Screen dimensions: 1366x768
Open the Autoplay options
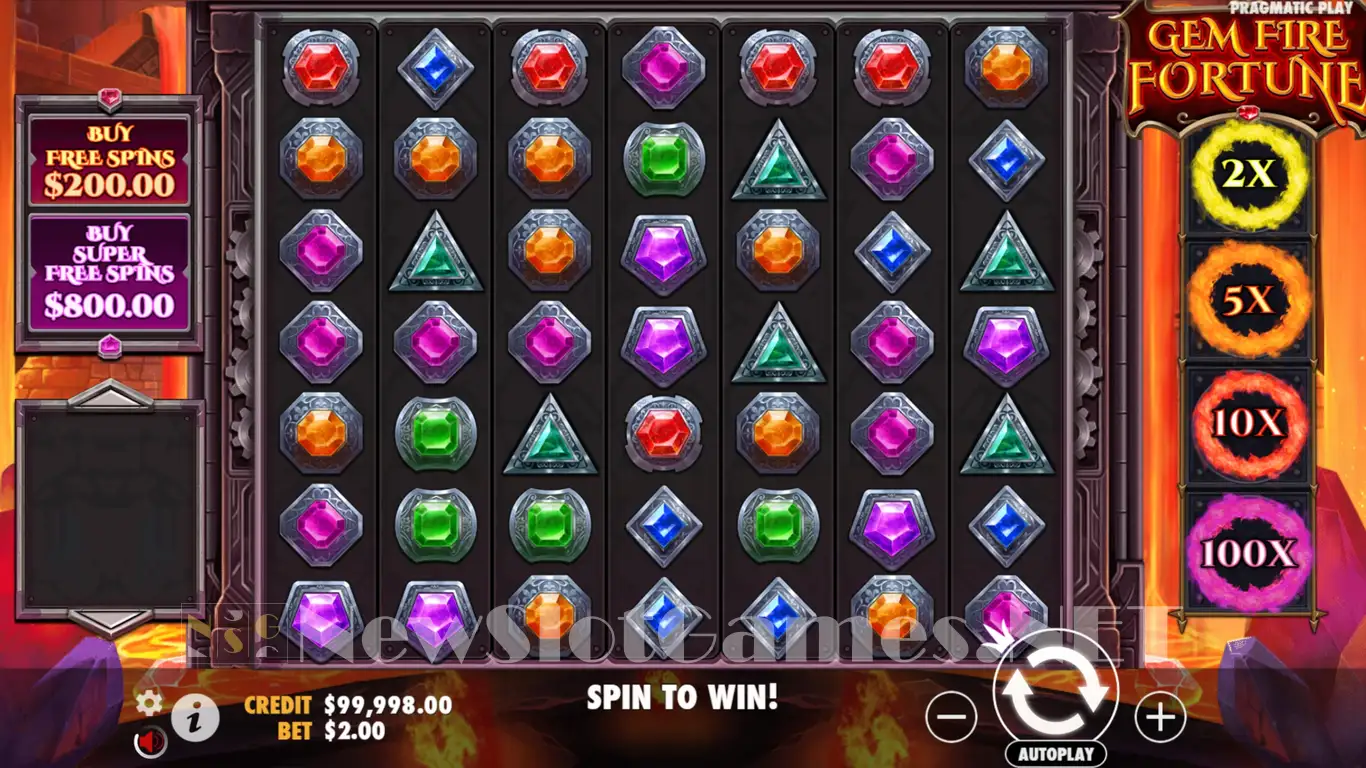pyautogui.click(x=1056, y=754)
